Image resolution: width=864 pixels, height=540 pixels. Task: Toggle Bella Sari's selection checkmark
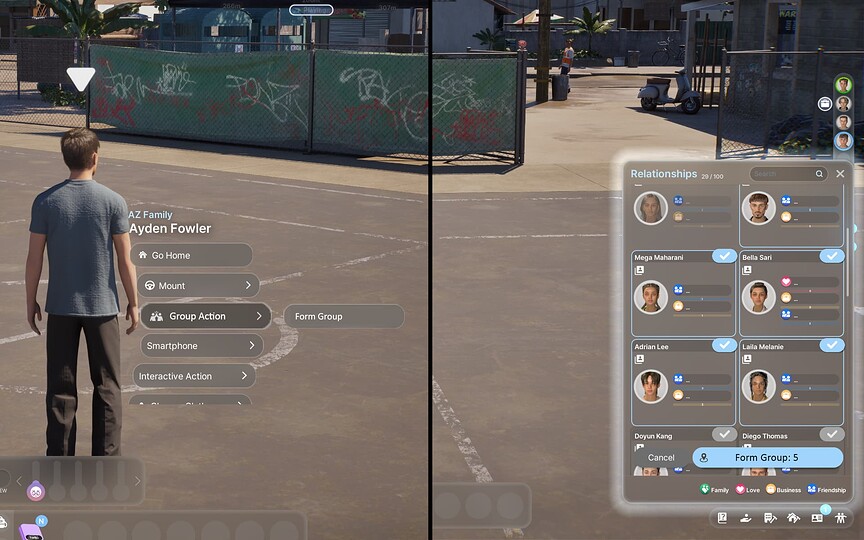[x=832, y=257]
